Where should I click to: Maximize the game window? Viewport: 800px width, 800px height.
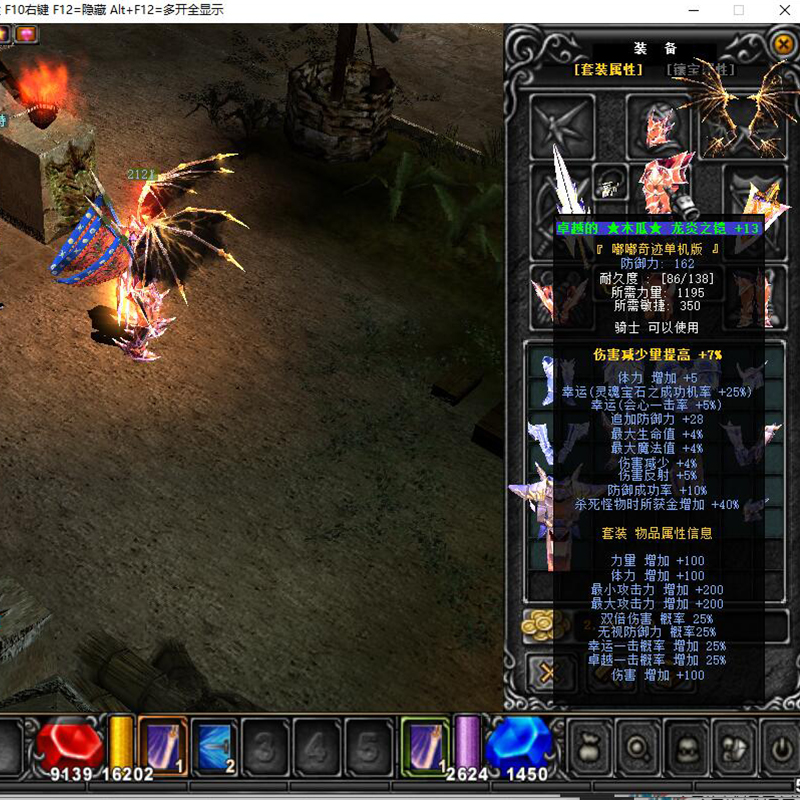[x=739, y=10]
